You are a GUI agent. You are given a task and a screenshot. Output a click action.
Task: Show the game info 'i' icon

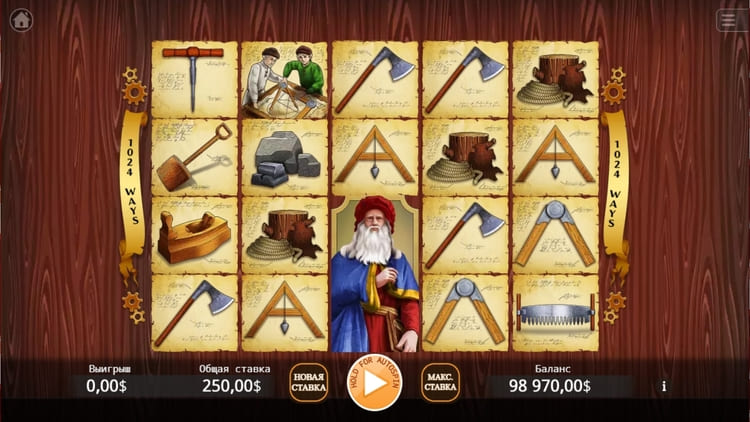(x=663, y=386)
